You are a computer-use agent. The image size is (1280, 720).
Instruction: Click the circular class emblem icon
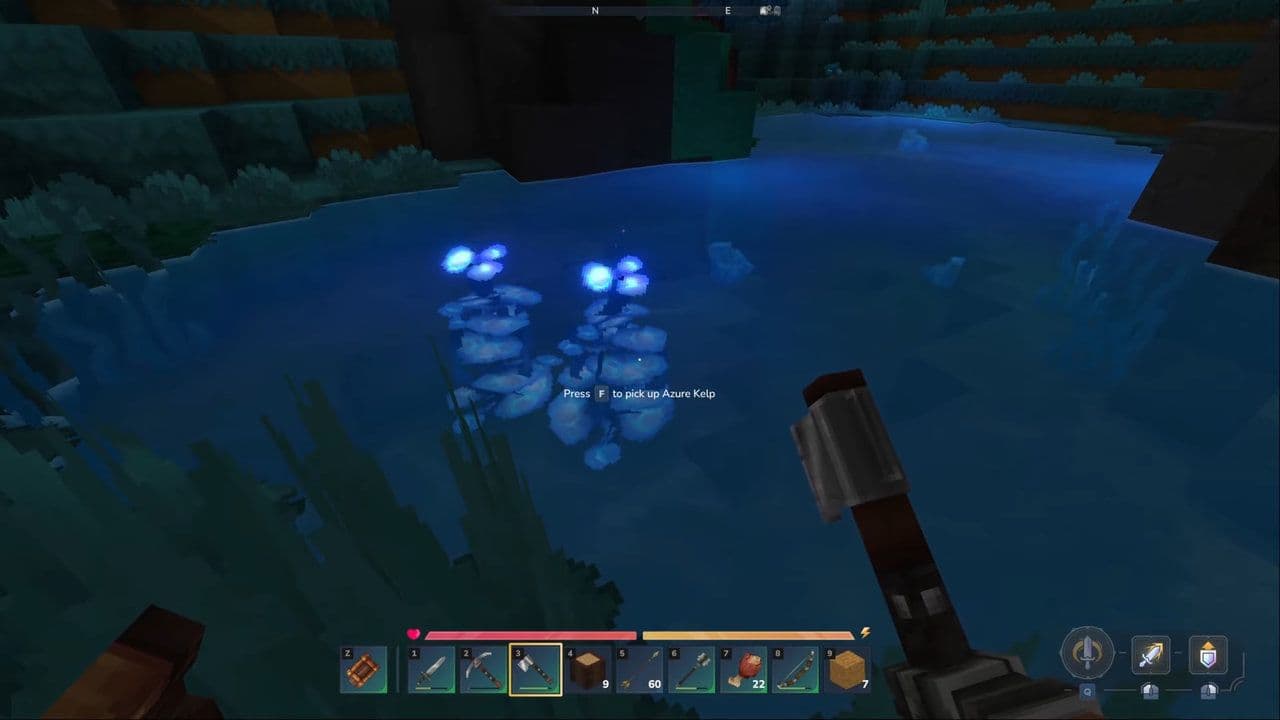click(1088, 652)
